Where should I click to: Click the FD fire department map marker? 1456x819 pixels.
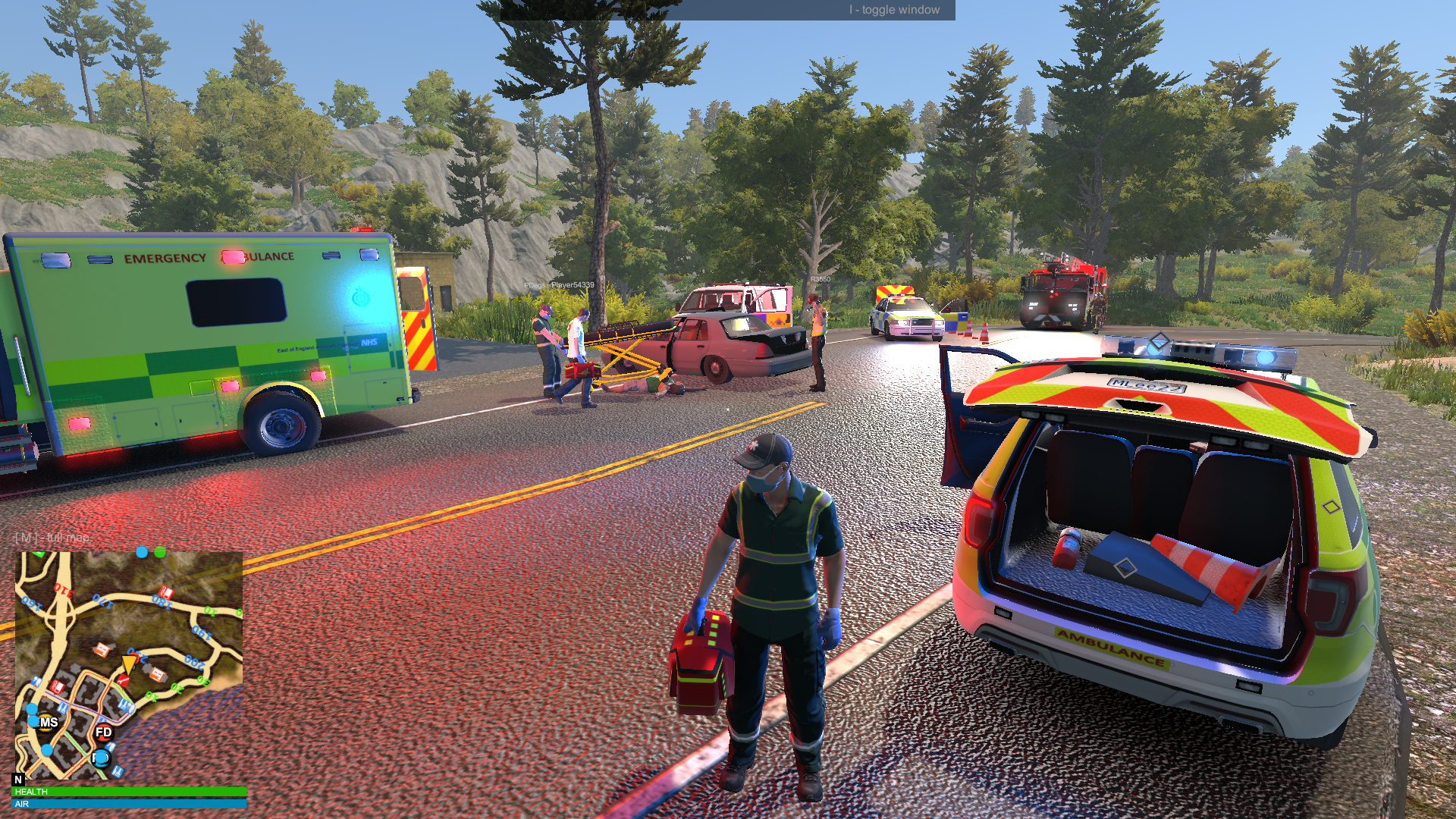coord(104,733)
